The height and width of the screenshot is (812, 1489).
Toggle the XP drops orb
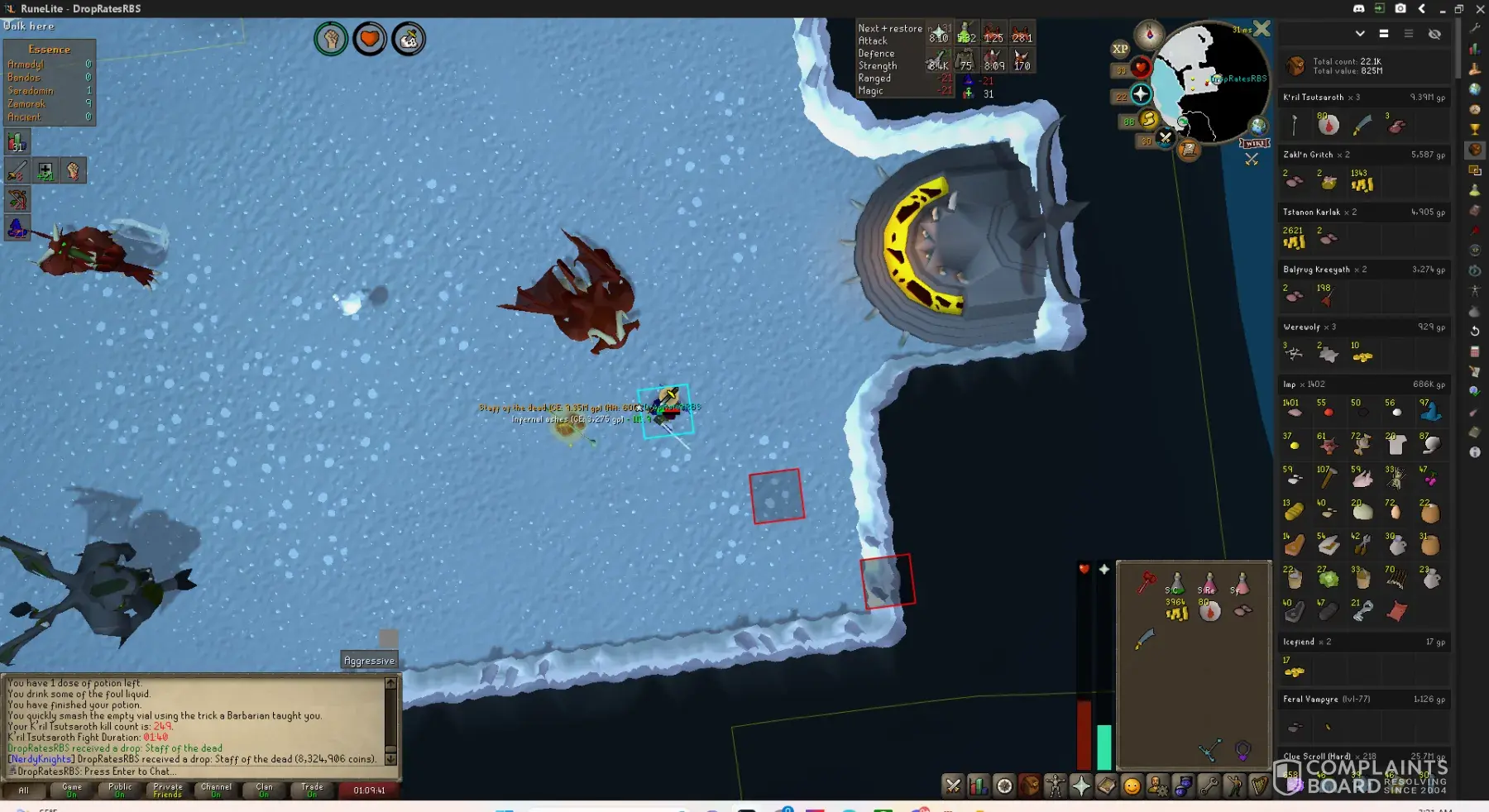[x=1120, y=49]
